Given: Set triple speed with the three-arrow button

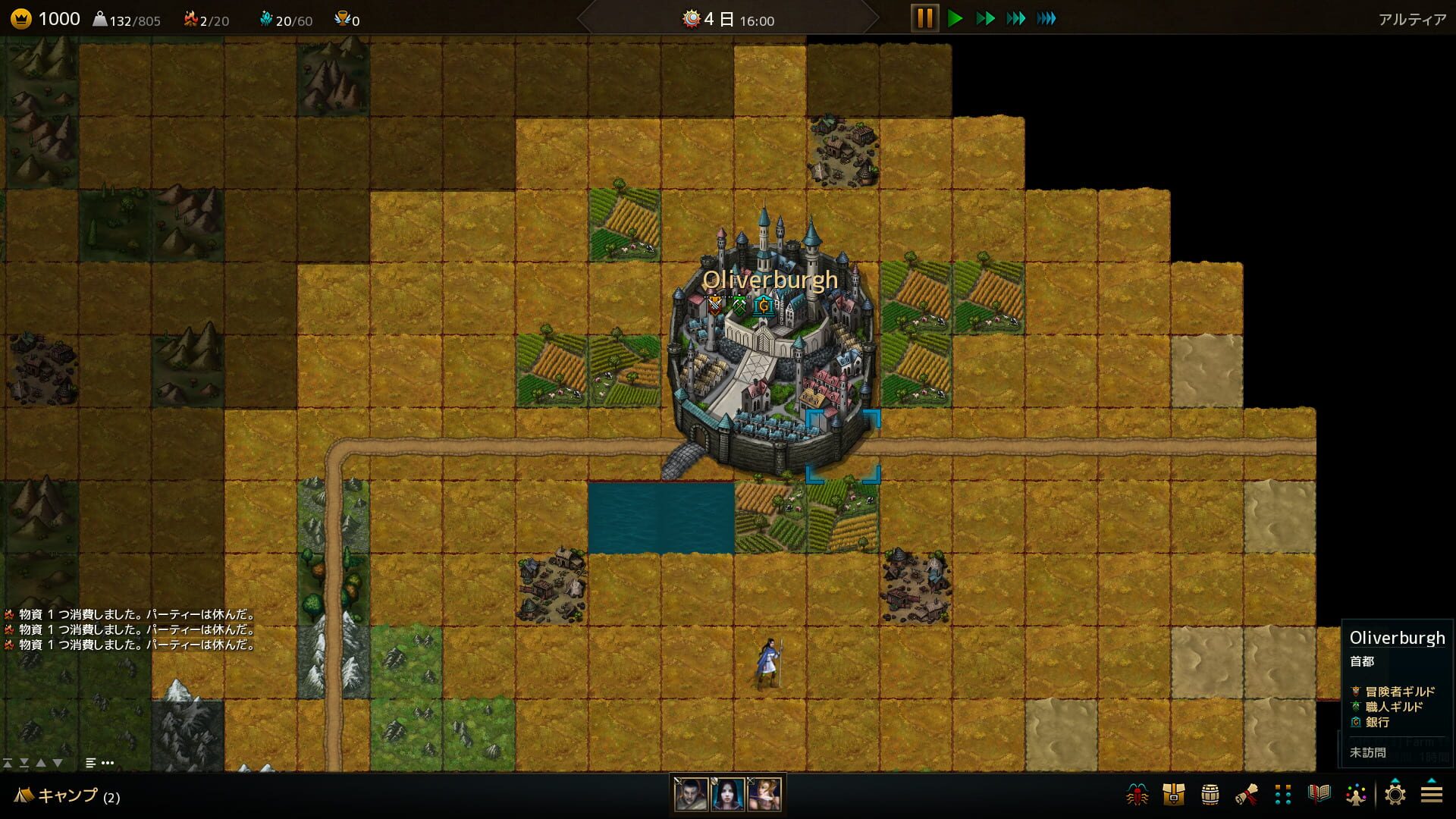Looking at the screenshot, I should [1015, 18].
